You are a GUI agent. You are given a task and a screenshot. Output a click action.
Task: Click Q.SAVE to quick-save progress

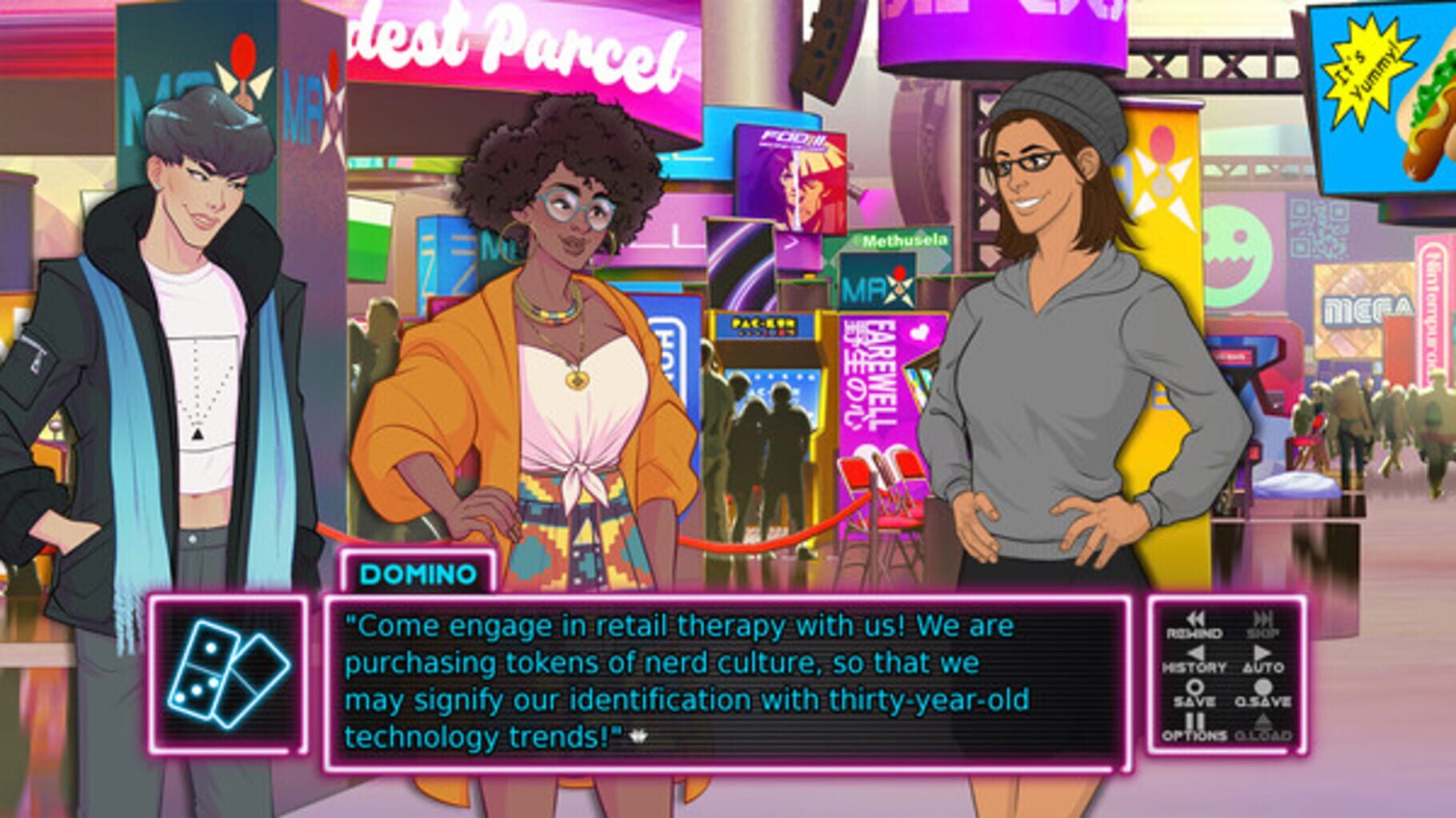1262,701
